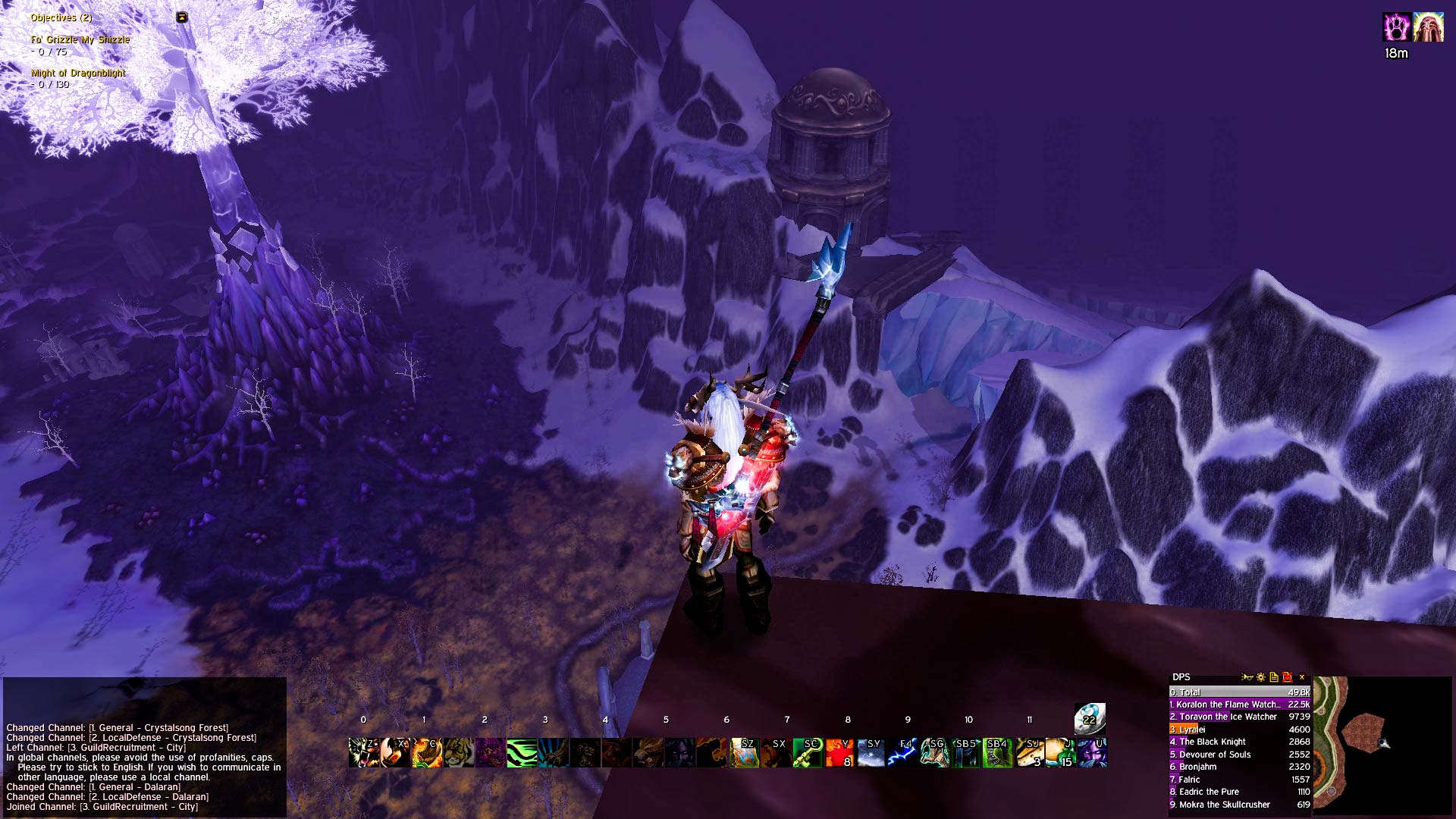Click the white orb item showing 22
Screen dimensions: 1456x819
pyautogui.click(x=1089, y=717)
